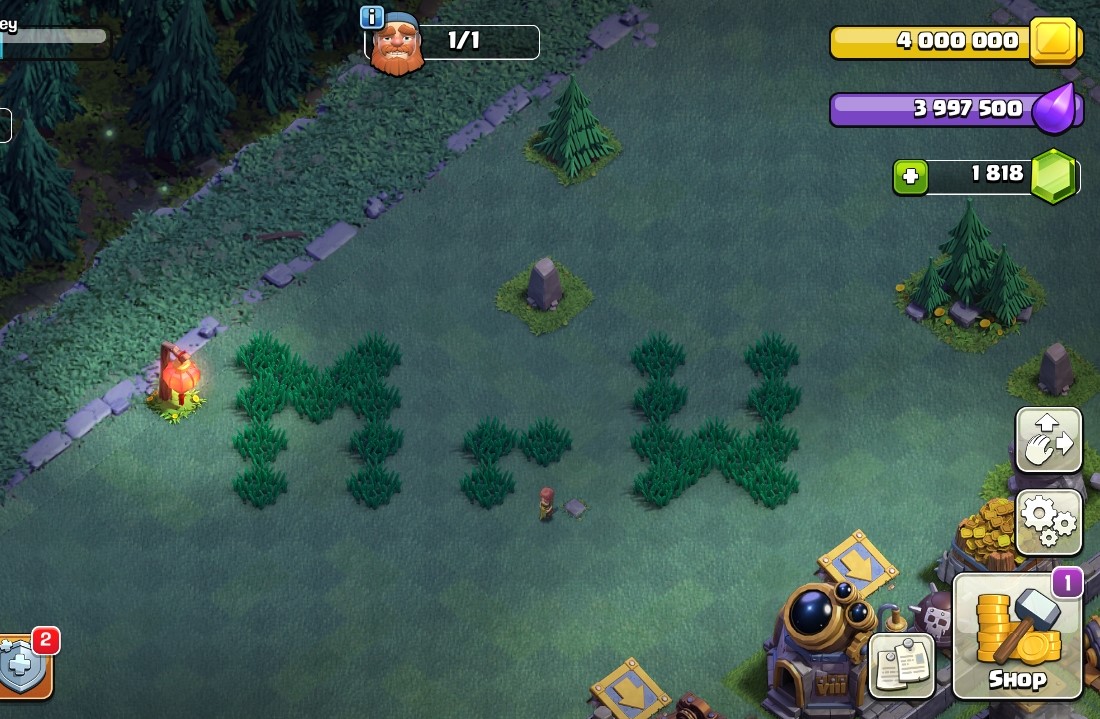Click the green plus to buy gems
This screenshot has width=1100, height=719.
910,177
